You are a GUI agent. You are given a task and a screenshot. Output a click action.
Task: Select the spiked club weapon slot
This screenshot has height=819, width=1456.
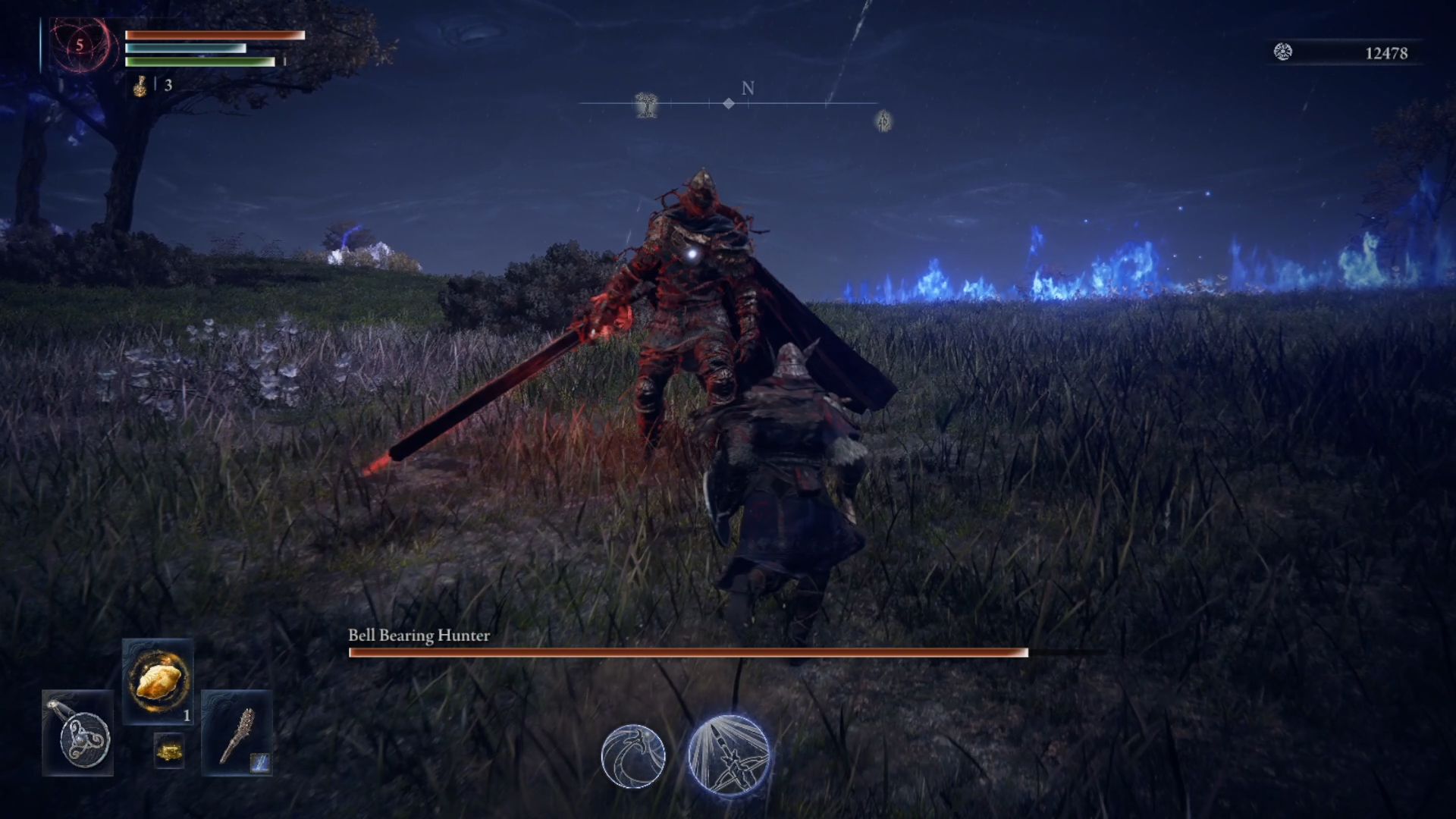coord(237,734)
